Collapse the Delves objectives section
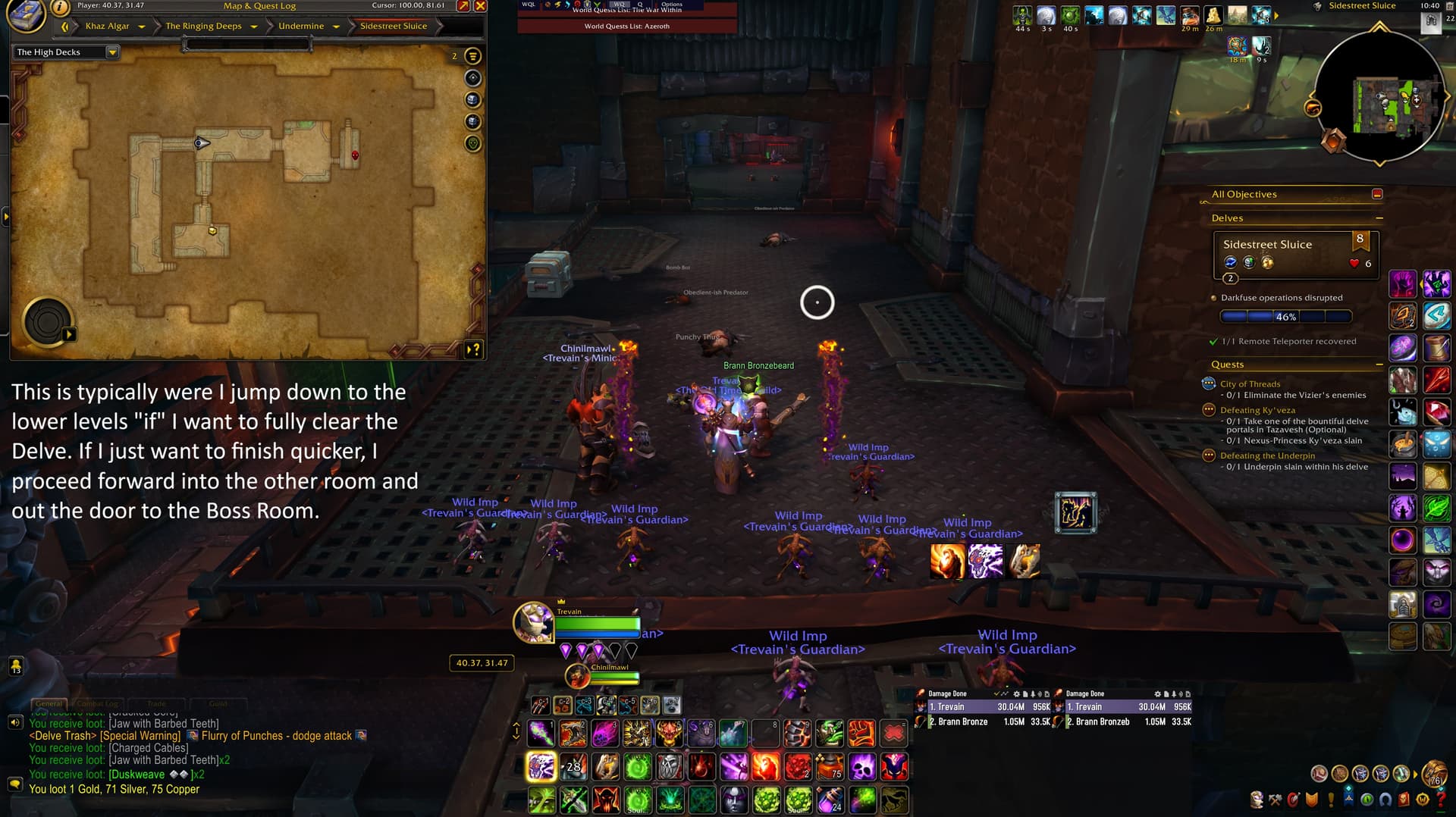The image size is (1456, 817). pyautogui.click(x=1379, y=218)
